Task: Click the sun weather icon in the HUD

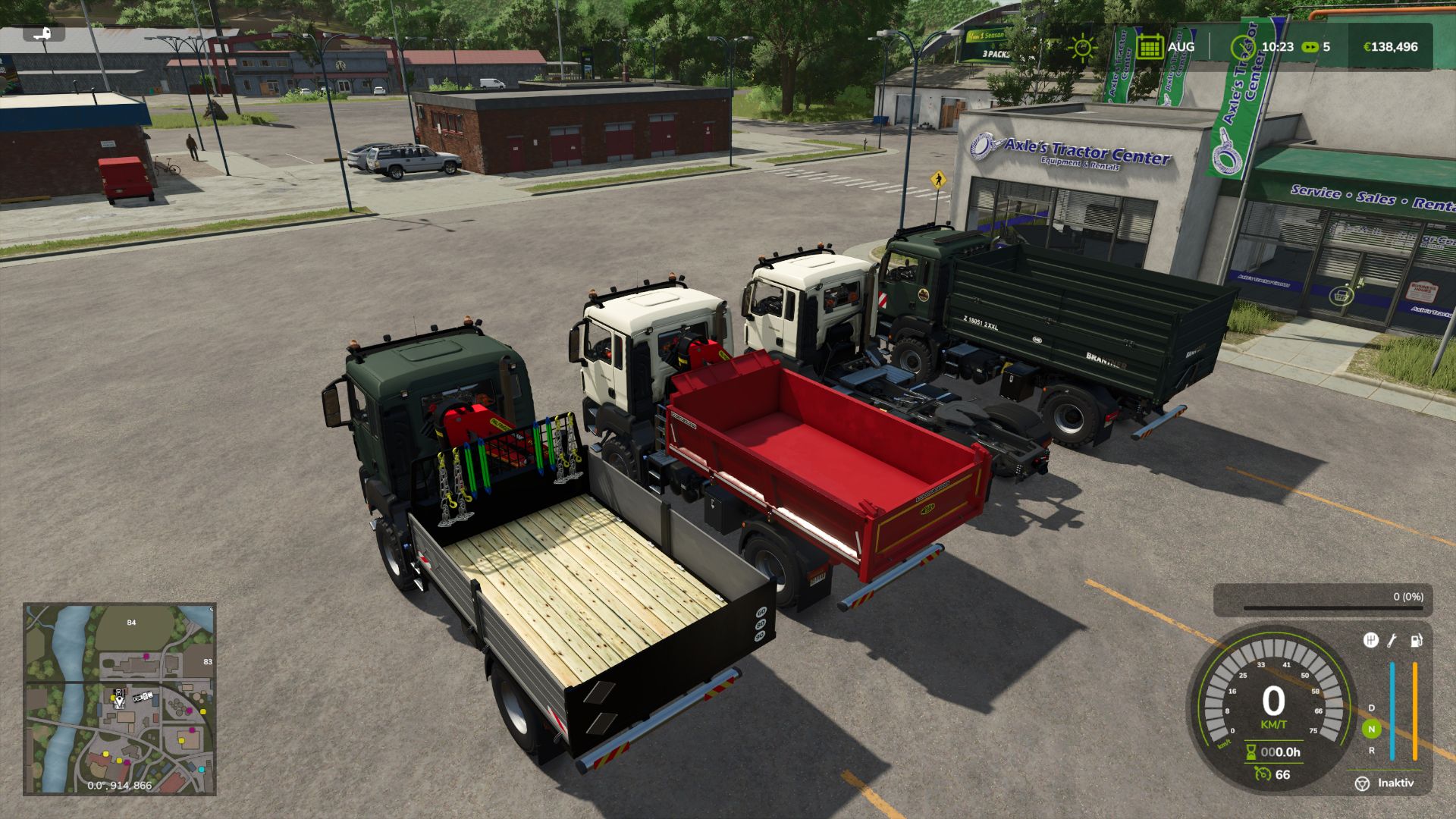Action: click(x=1084, y=47)
